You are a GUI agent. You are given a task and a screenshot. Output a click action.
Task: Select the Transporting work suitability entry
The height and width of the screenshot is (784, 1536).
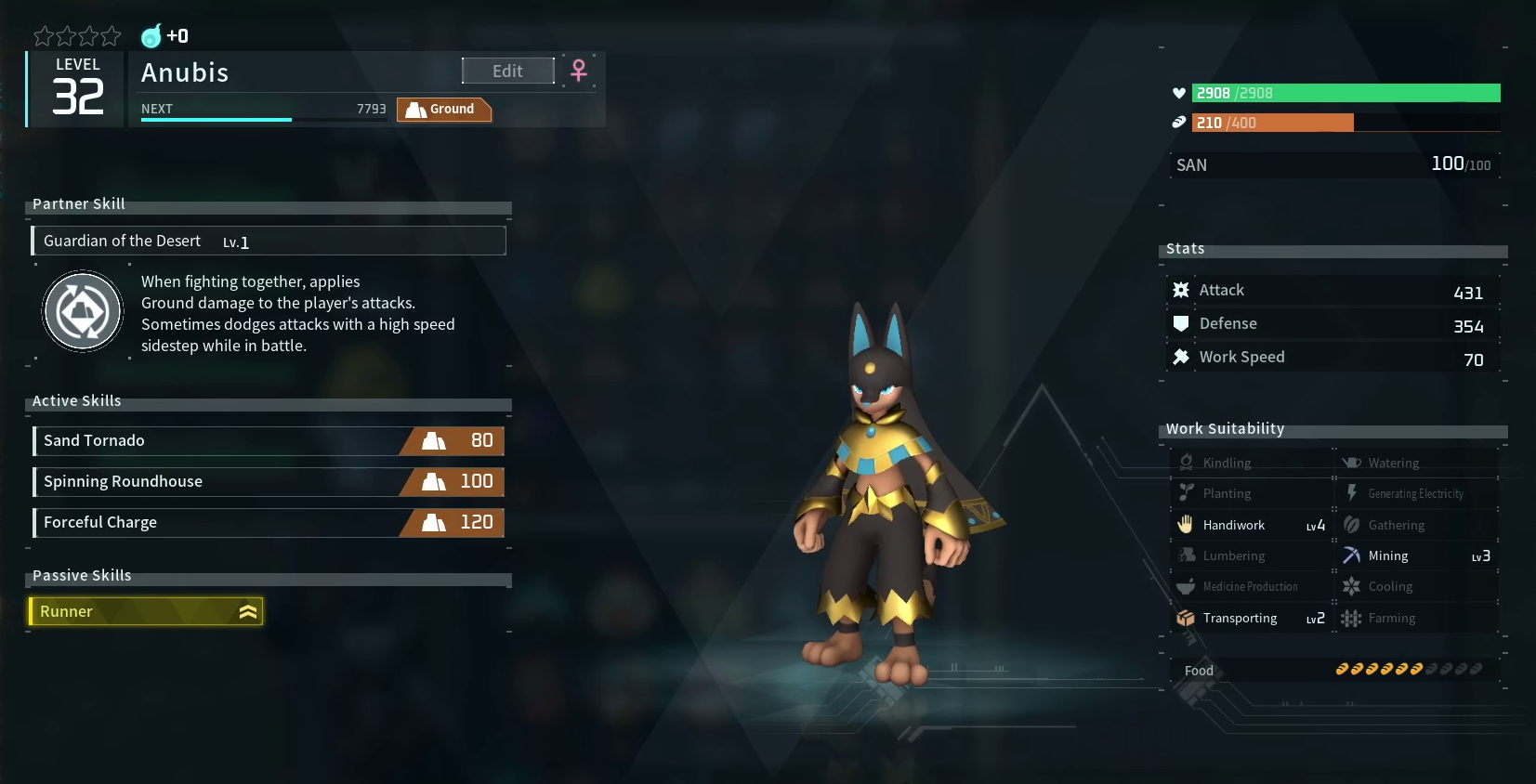[x=1252, y=619]
